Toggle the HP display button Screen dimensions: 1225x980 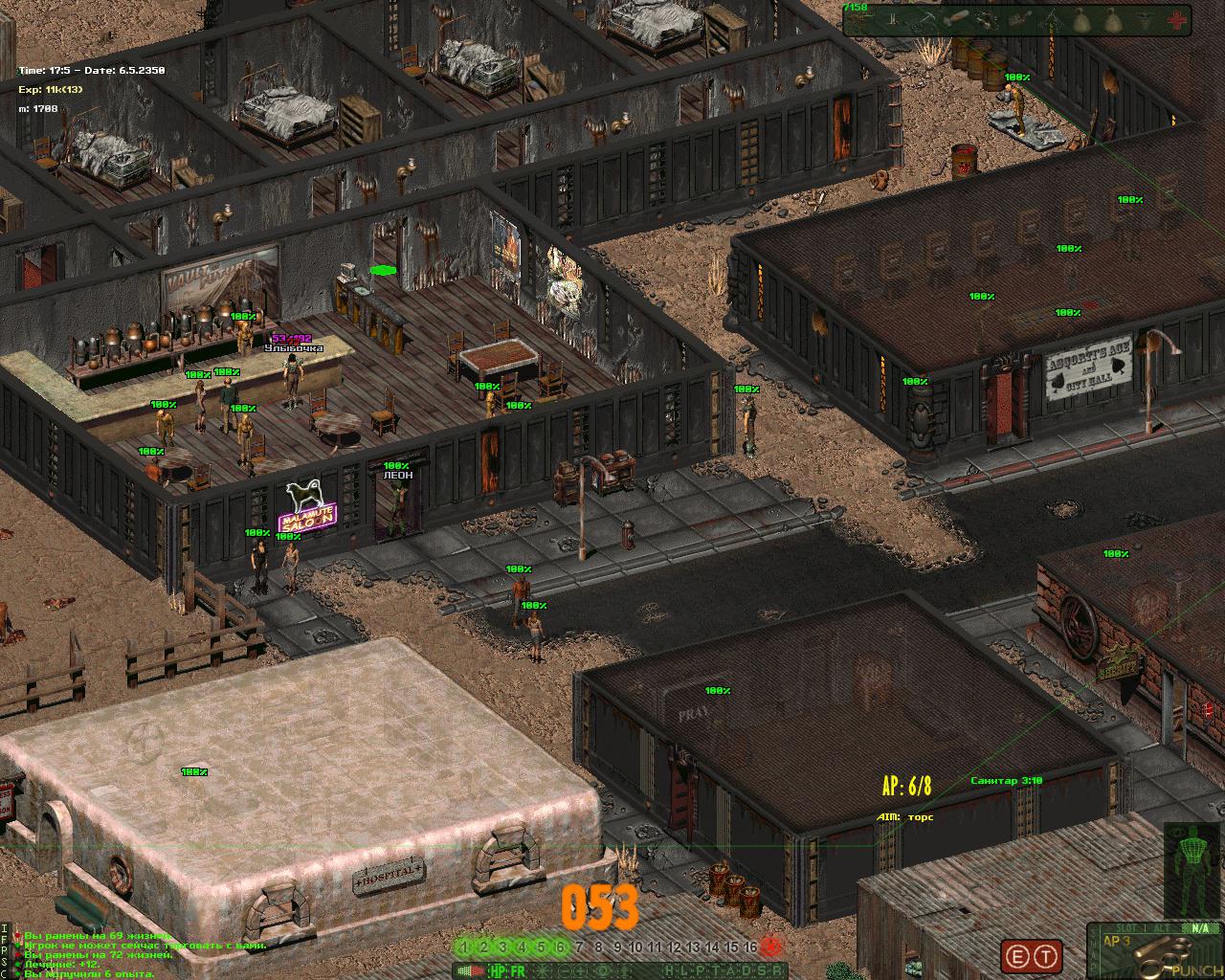(497, 970)
